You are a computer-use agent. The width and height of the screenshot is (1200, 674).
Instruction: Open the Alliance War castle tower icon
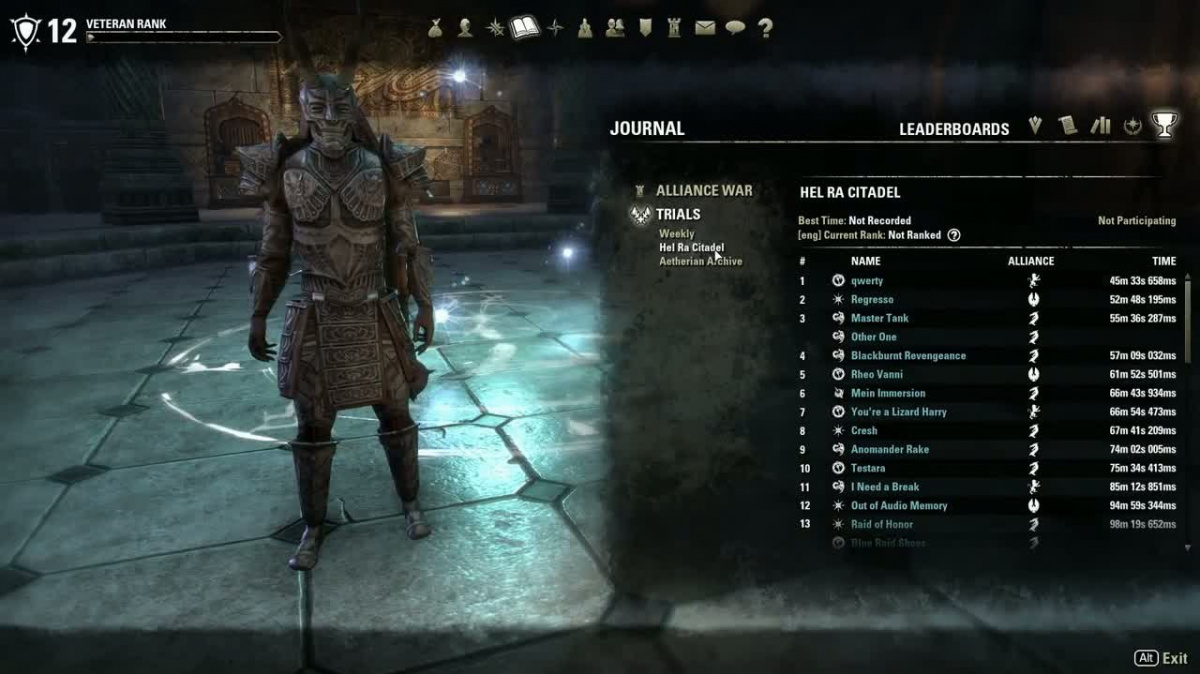[675, 28]
